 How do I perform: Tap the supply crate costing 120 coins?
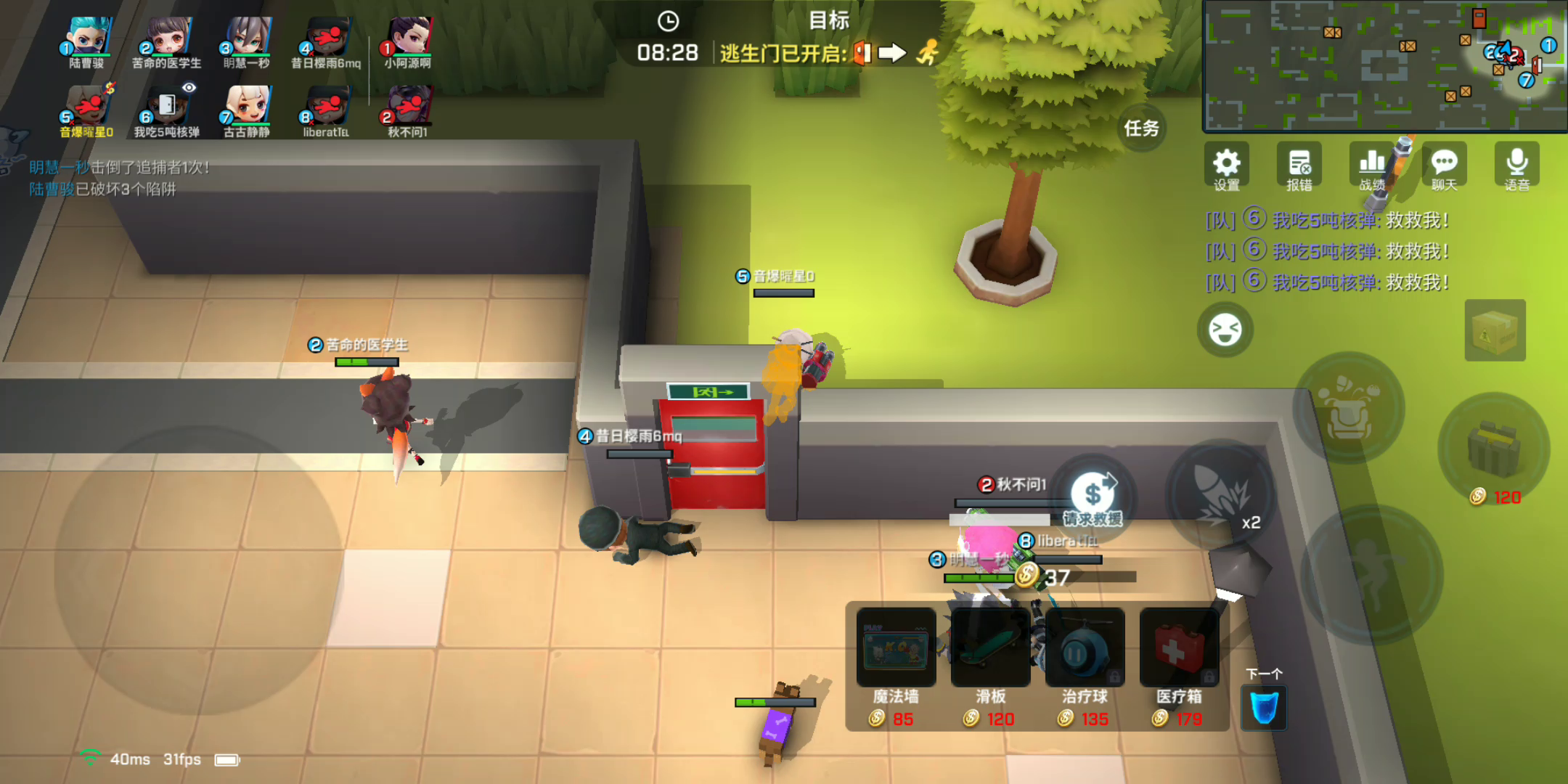1493,449
